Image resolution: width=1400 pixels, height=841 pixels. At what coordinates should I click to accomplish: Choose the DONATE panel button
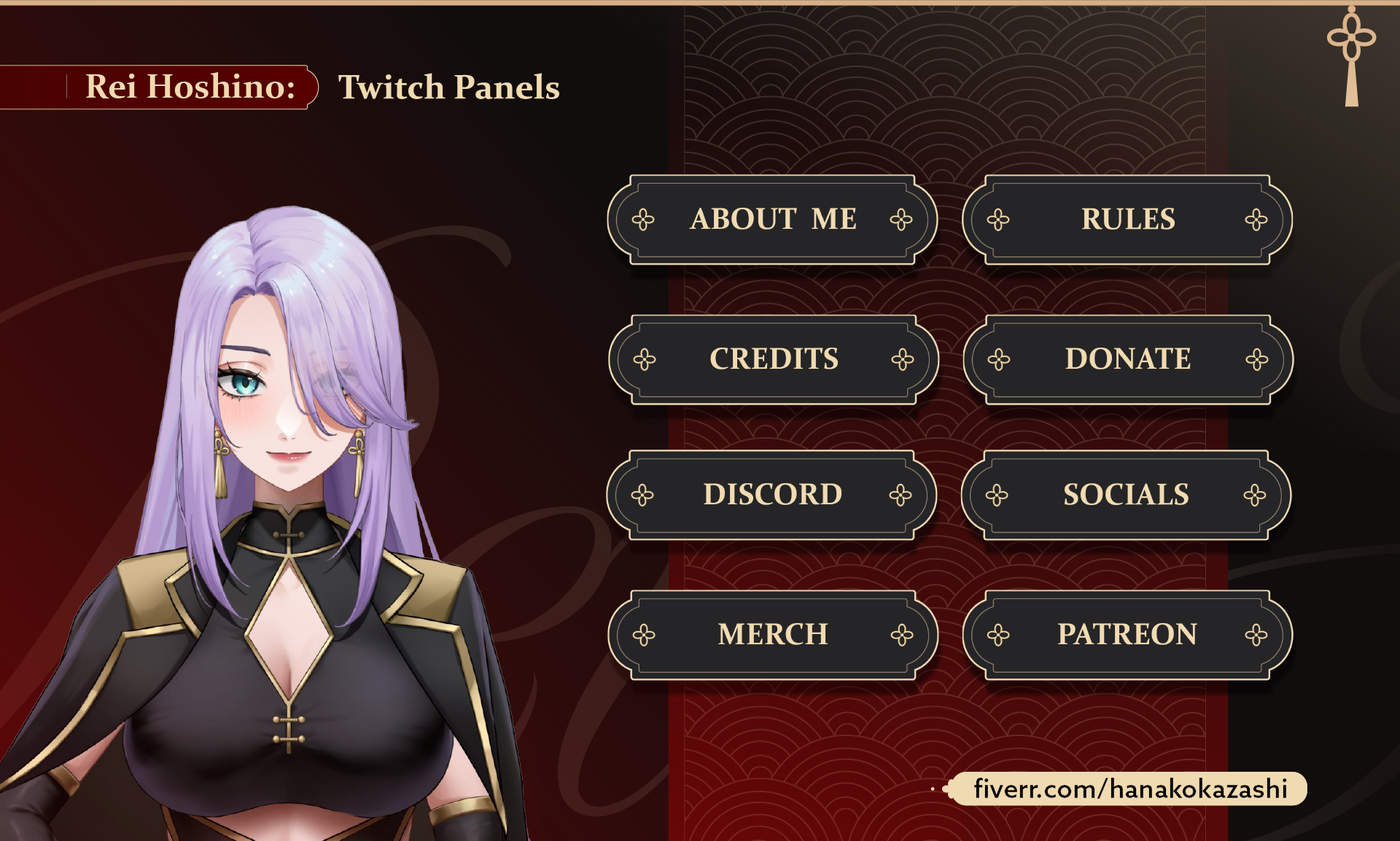(1127, 359)
